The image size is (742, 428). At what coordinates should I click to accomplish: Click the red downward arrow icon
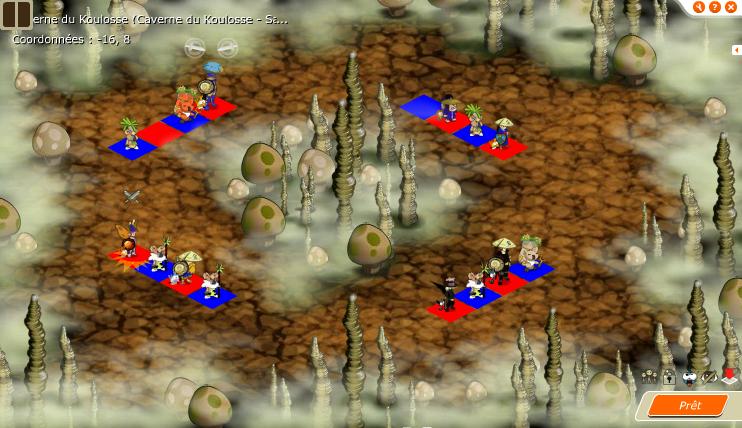(x=729, y=377)
